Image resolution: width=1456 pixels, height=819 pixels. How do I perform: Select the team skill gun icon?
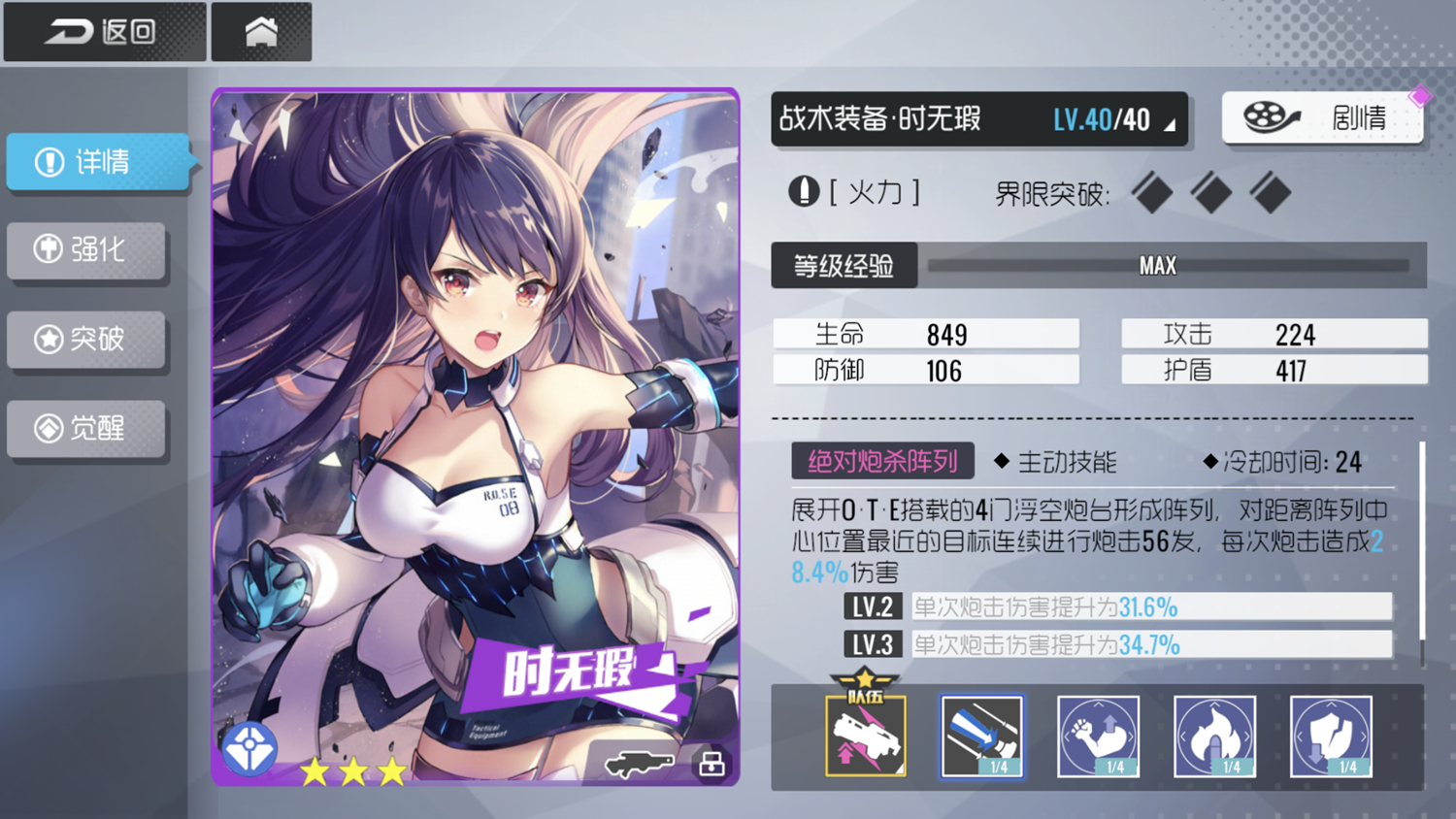pos(866,736)
